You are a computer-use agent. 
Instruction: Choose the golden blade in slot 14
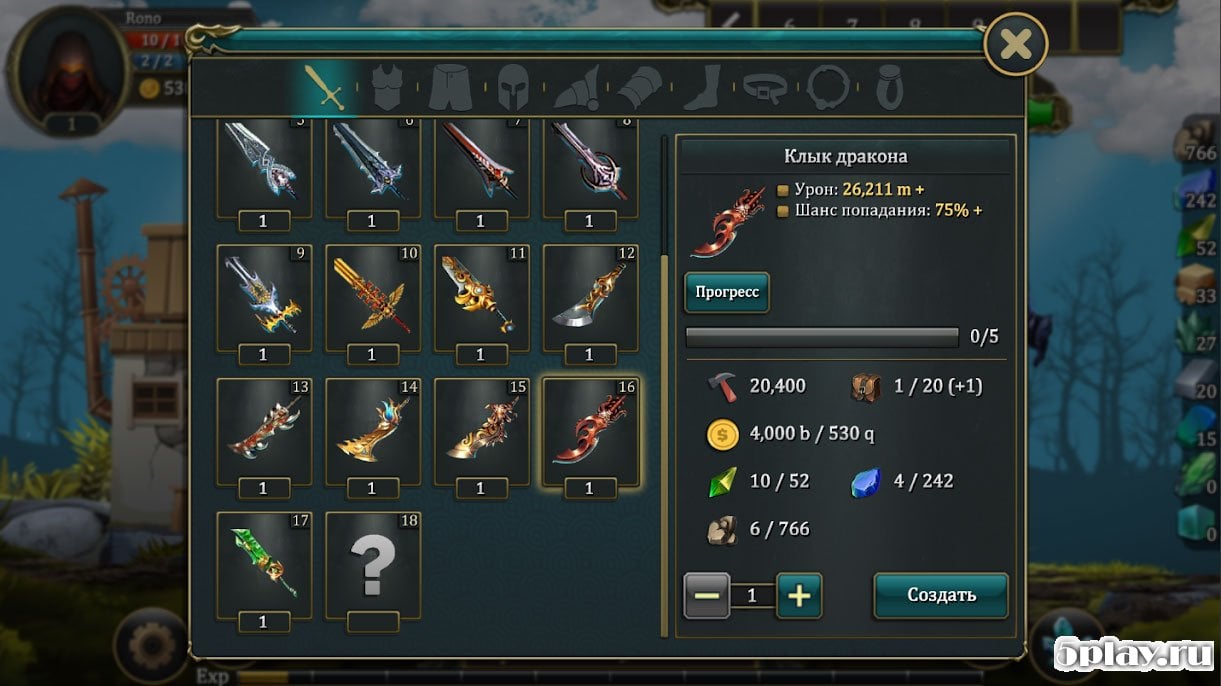tap(373, 428)
